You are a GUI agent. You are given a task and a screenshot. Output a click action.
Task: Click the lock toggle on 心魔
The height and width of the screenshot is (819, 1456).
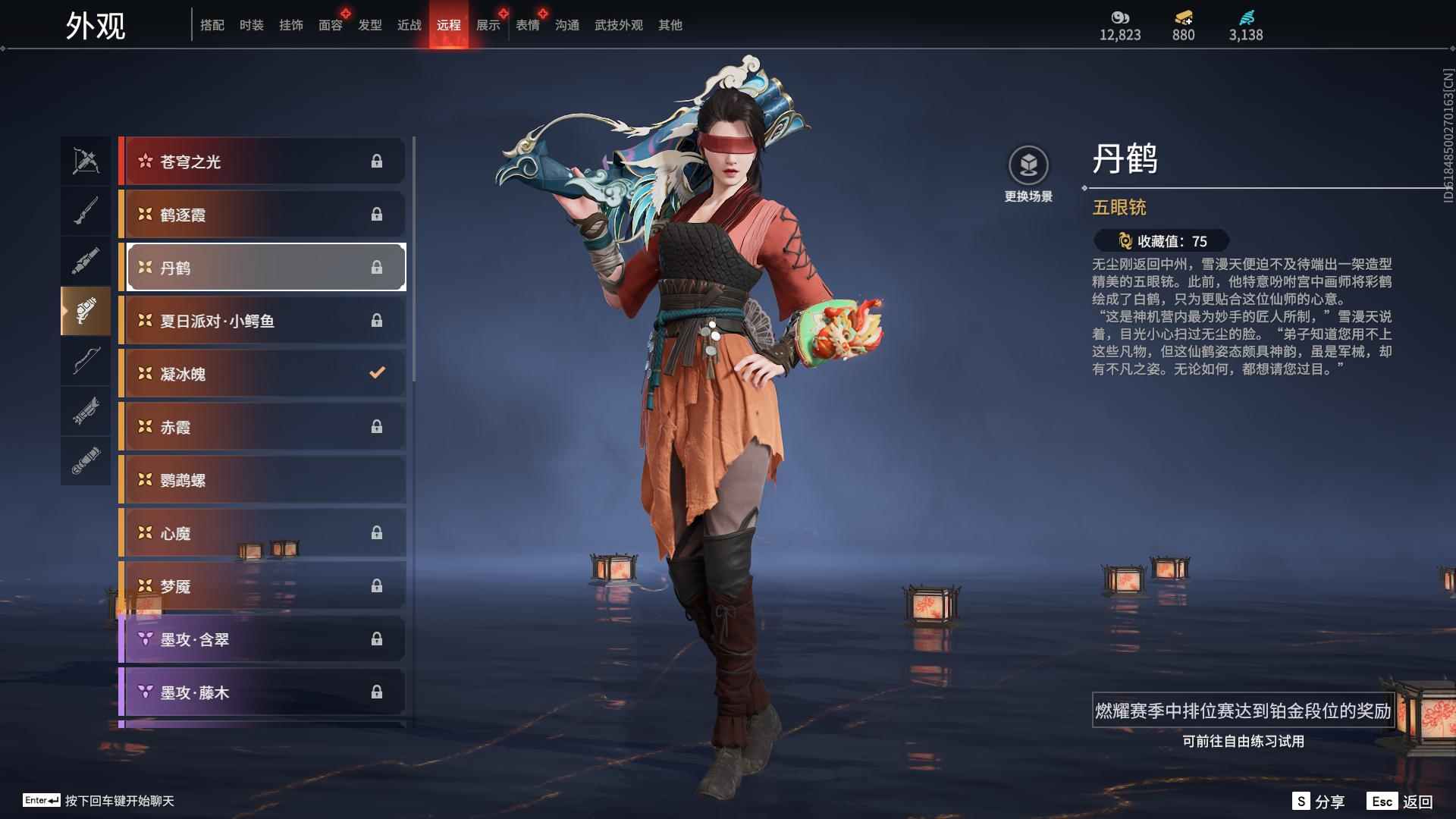377,532
